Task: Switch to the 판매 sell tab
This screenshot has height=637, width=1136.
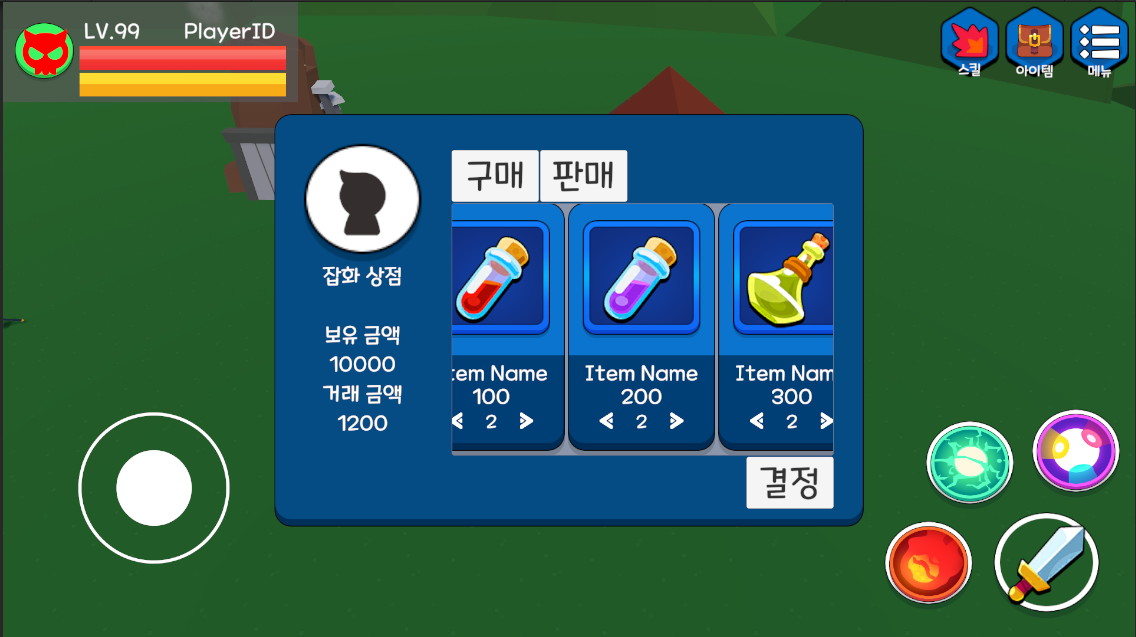Action: click(584, 176)
